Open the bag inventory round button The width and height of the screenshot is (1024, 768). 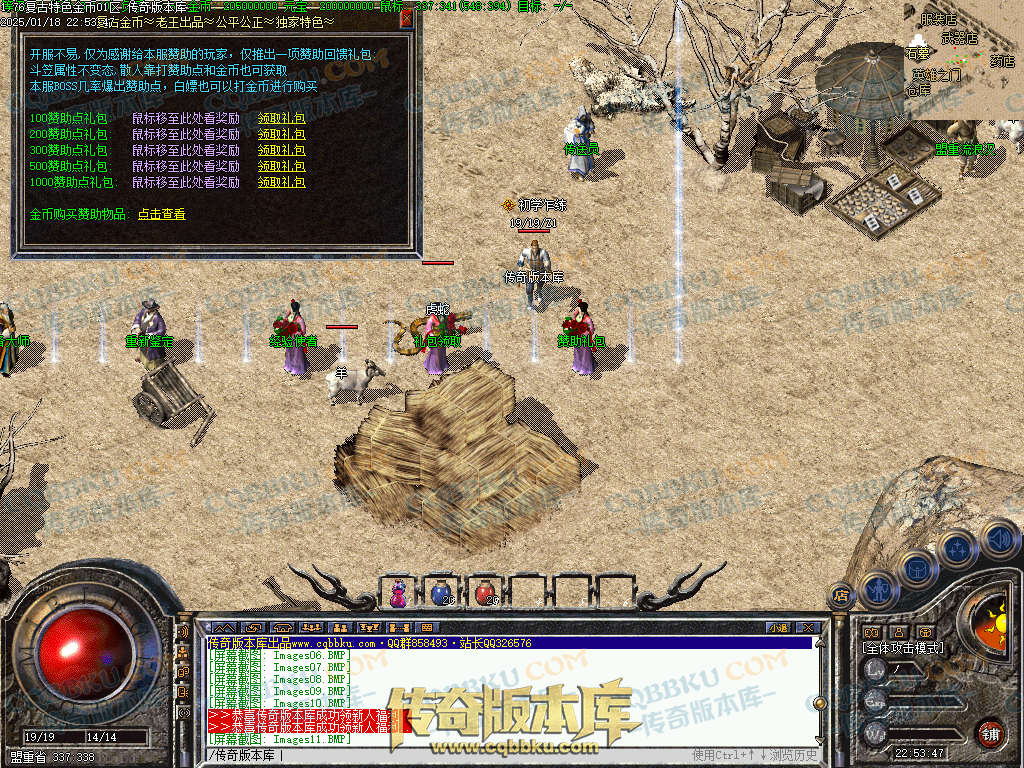click(x=917, y=568)
